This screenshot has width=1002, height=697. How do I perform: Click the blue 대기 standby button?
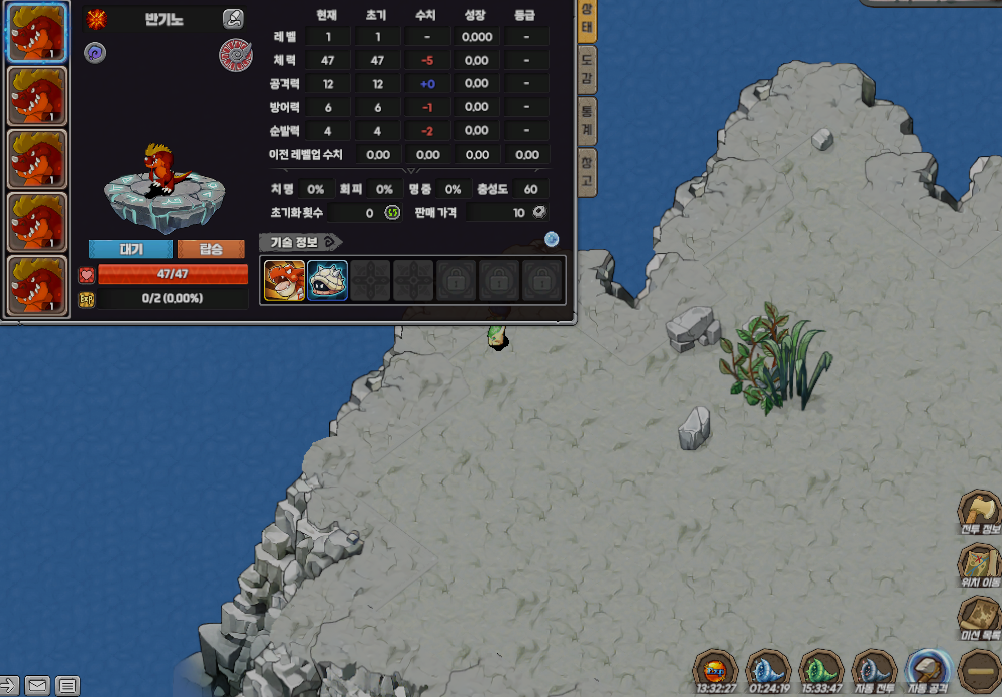click(x=131, y=249)
